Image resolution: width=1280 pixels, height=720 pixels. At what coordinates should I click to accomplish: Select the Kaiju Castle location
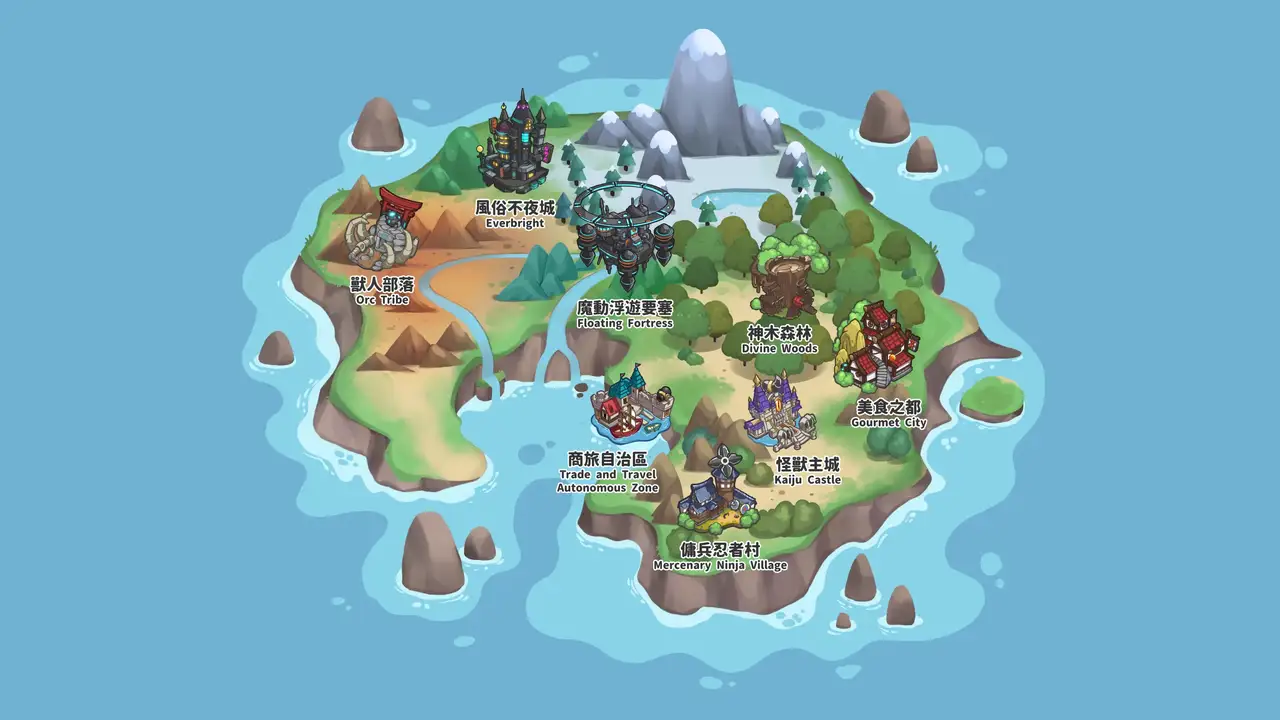pos(777,411)
